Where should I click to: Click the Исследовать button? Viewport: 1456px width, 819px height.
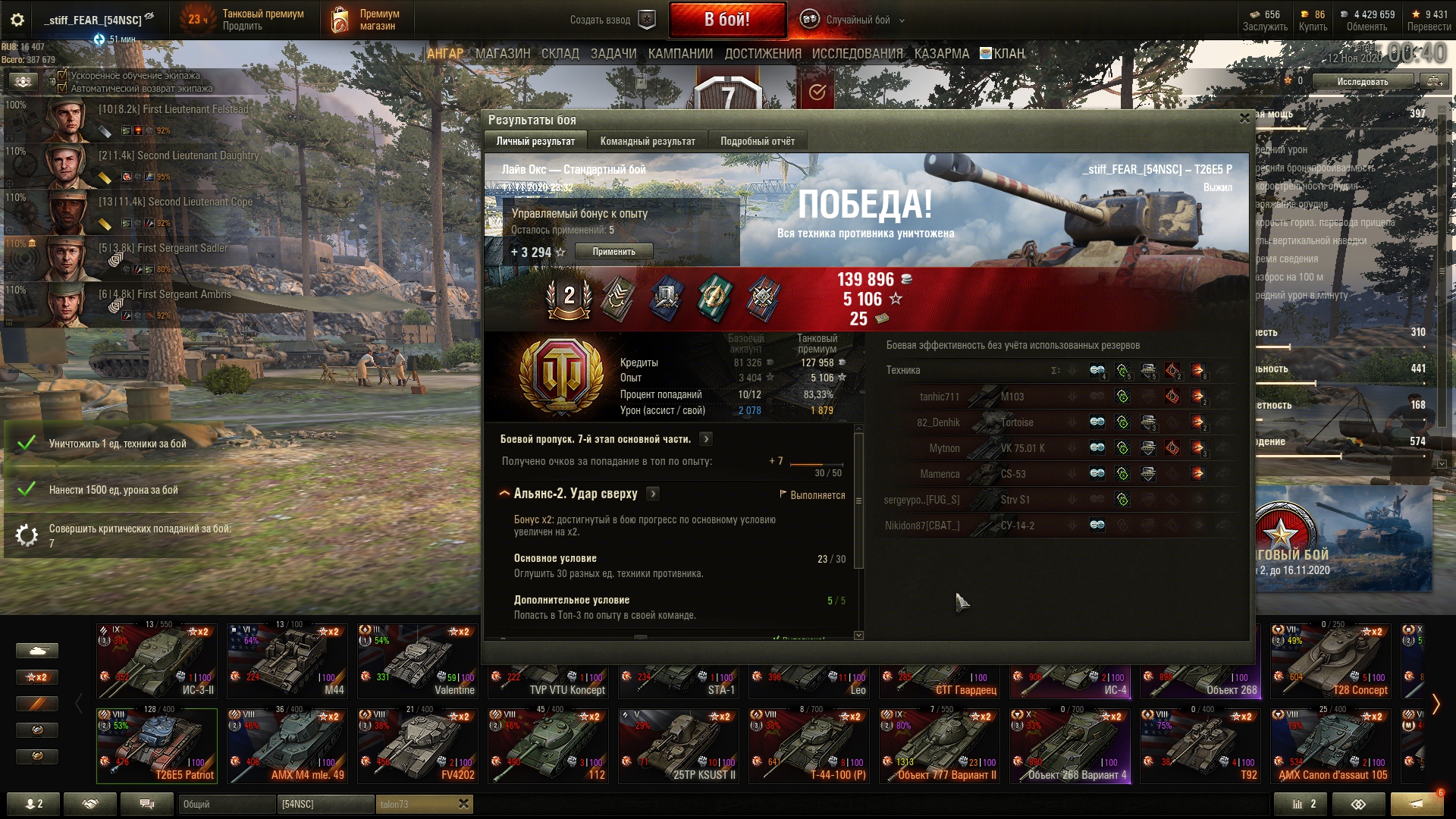coord(1362,81)
